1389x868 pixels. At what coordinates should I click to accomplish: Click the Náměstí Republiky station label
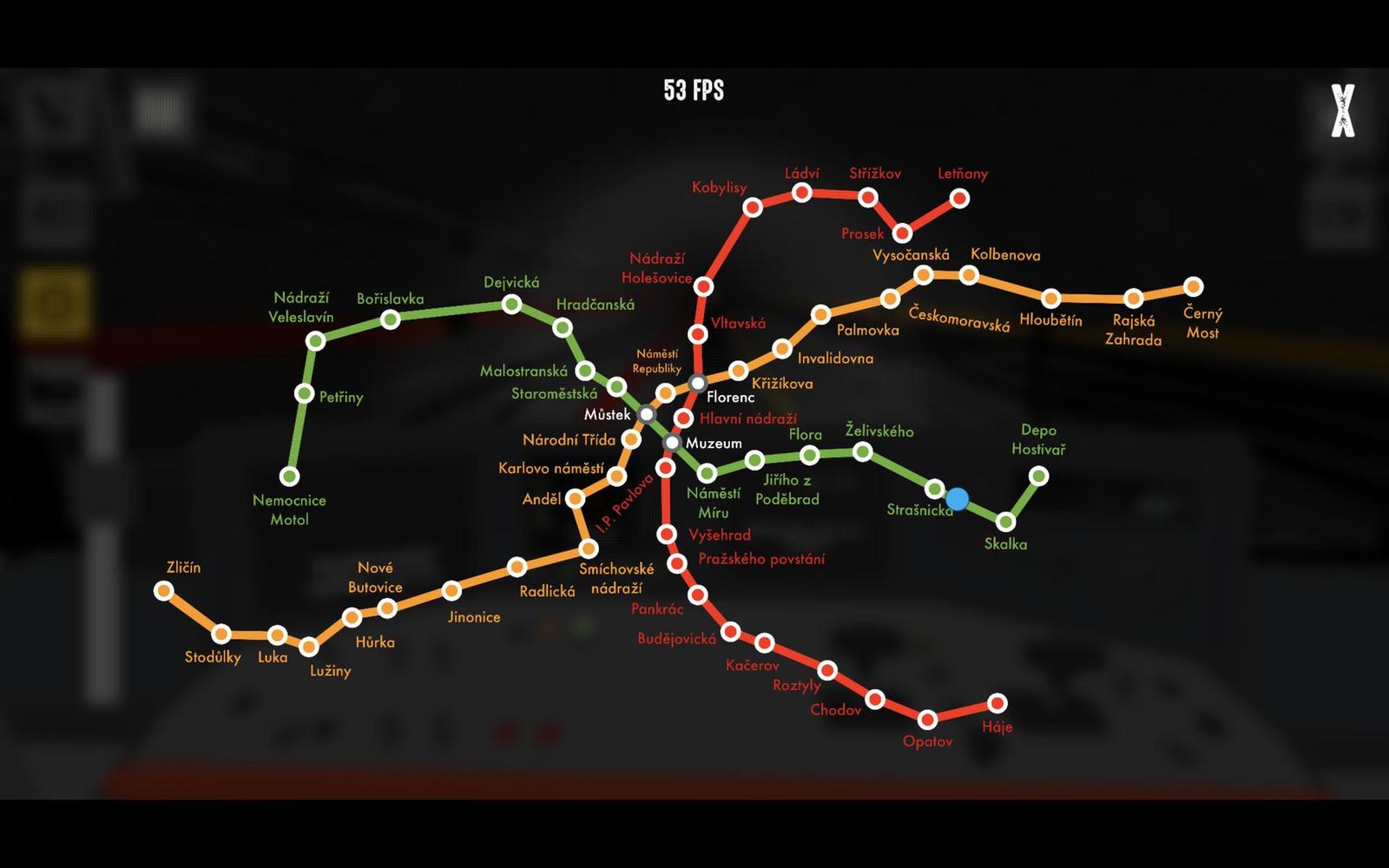657,362
